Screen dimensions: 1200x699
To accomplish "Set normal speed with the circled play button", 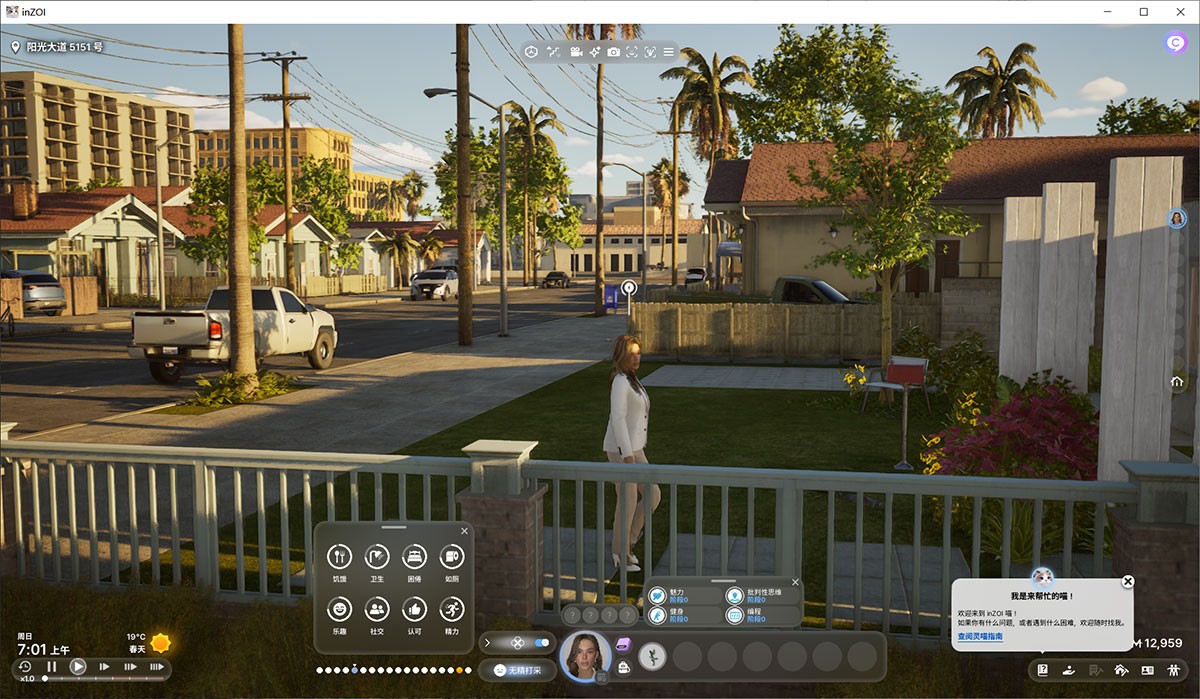I will [x=77, y=666].
